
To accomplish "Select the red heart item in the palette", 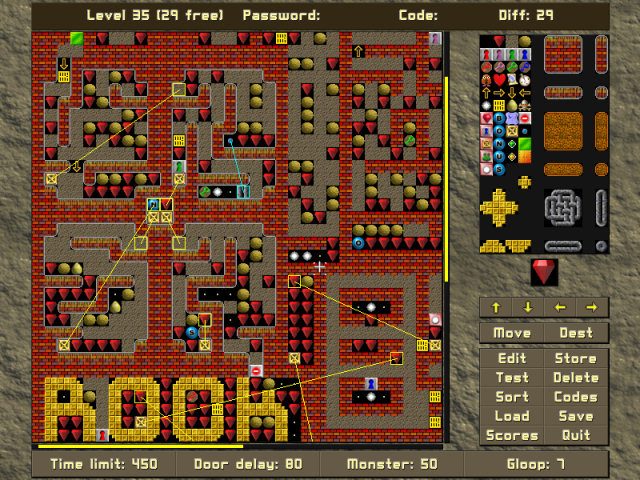I will (x=500, y=80).
